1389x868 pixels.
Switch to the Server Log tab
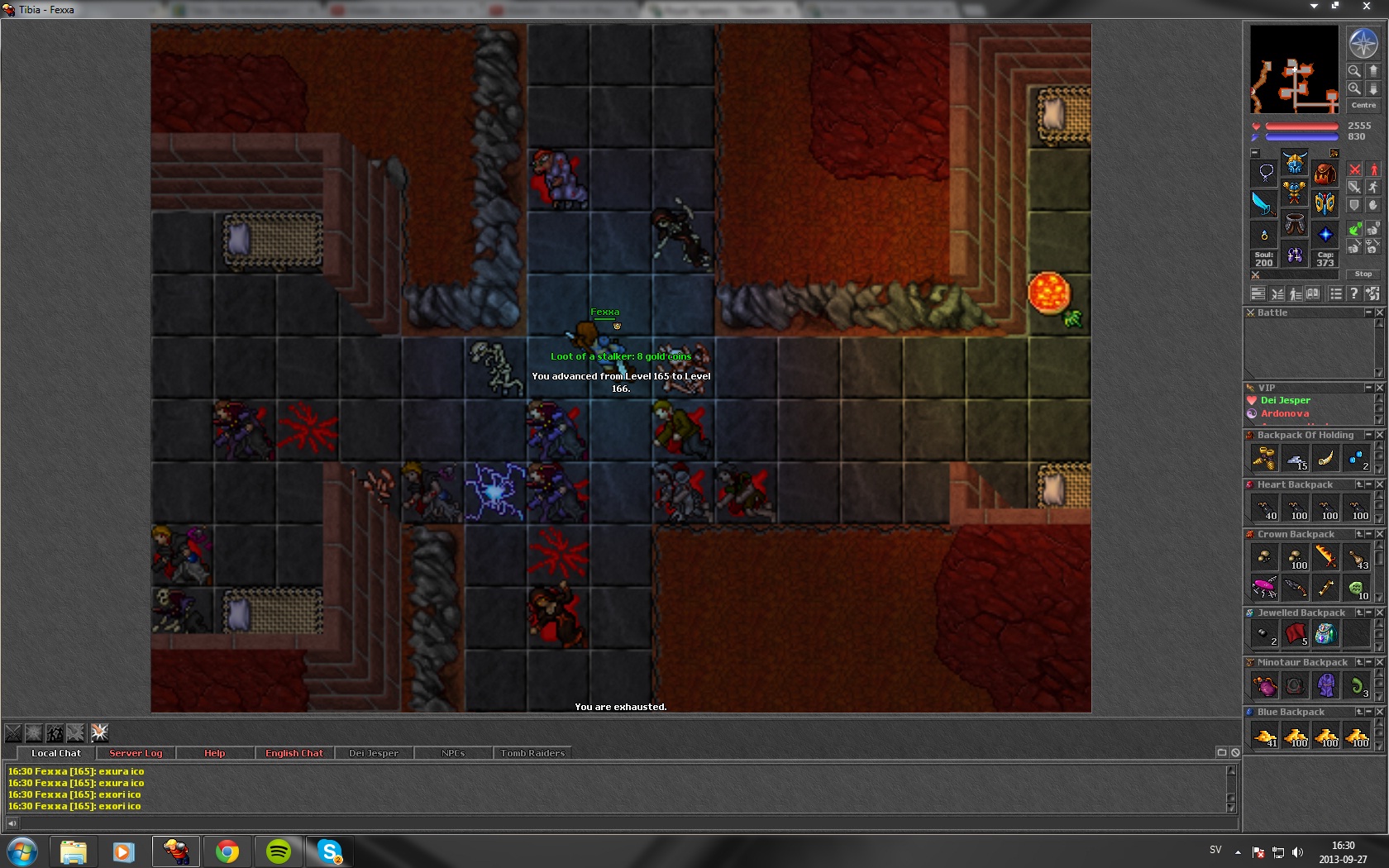136,753
